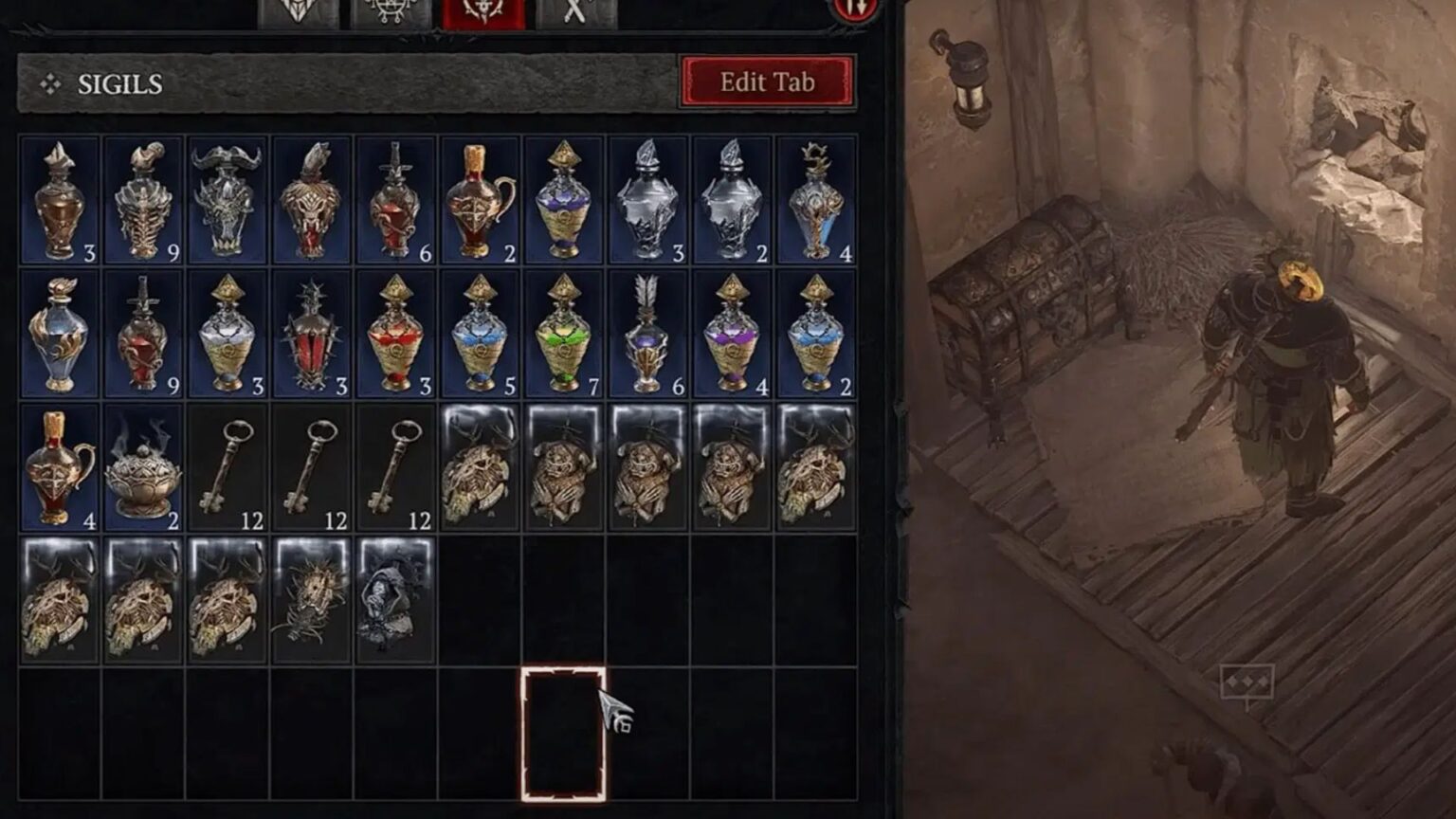
Task: Select the red elixir stack of 9
Action: coord(142,332)
